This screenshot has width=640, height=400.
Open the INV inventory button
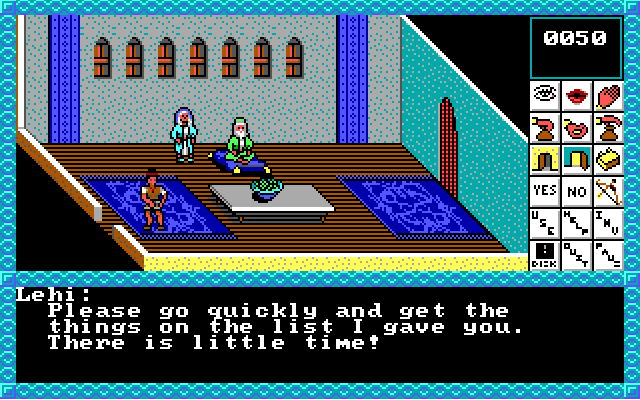608,222
